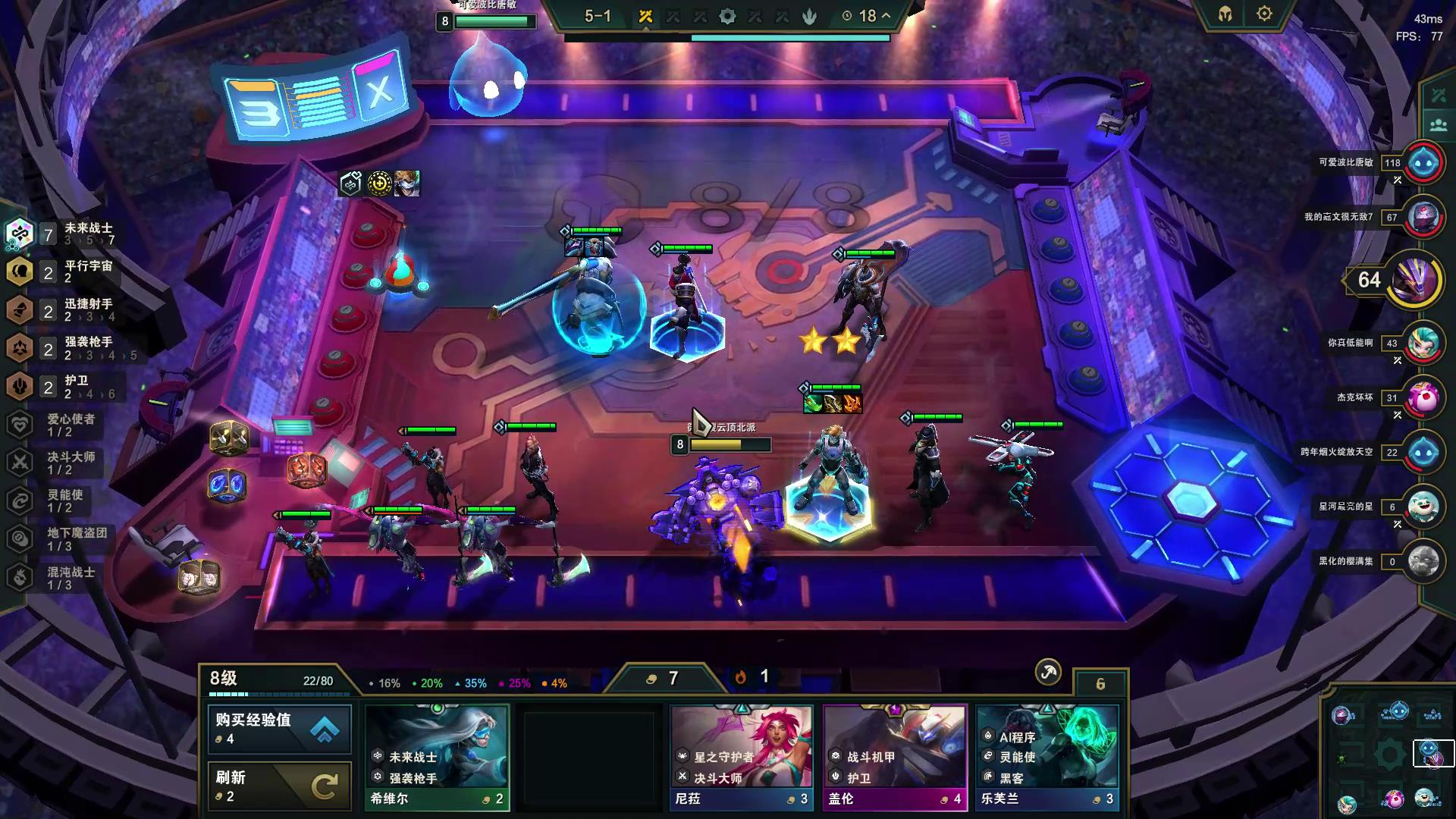
Task: Refresh the shop with the 刷新 button
Action: 280,786
